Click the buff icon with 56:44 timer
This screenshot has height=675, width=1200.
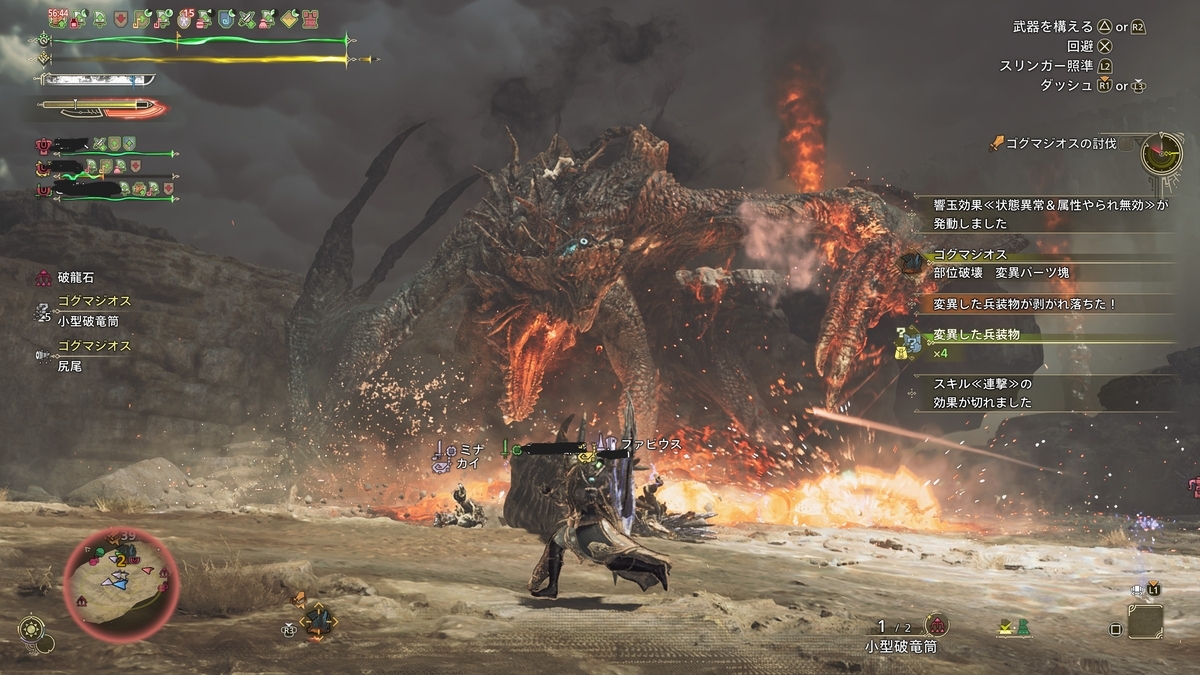[x=57, y=18]
